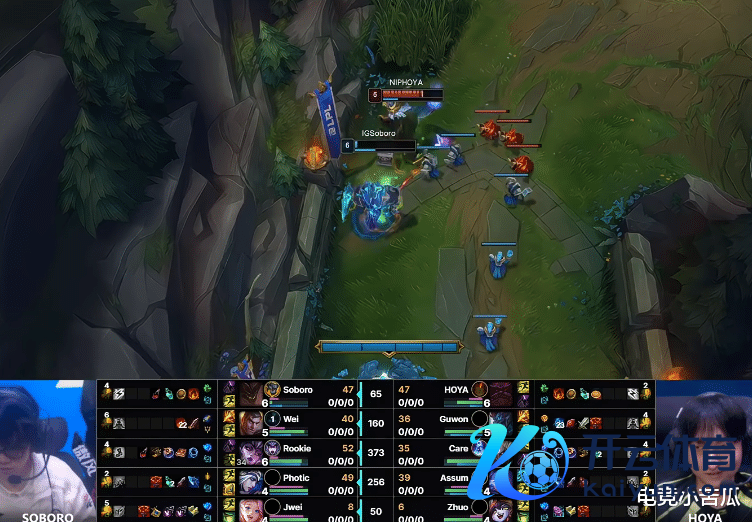Select Soboro's champion portrait in the scoreboard
The image size is (752, 522).
[x=249, y=394]
